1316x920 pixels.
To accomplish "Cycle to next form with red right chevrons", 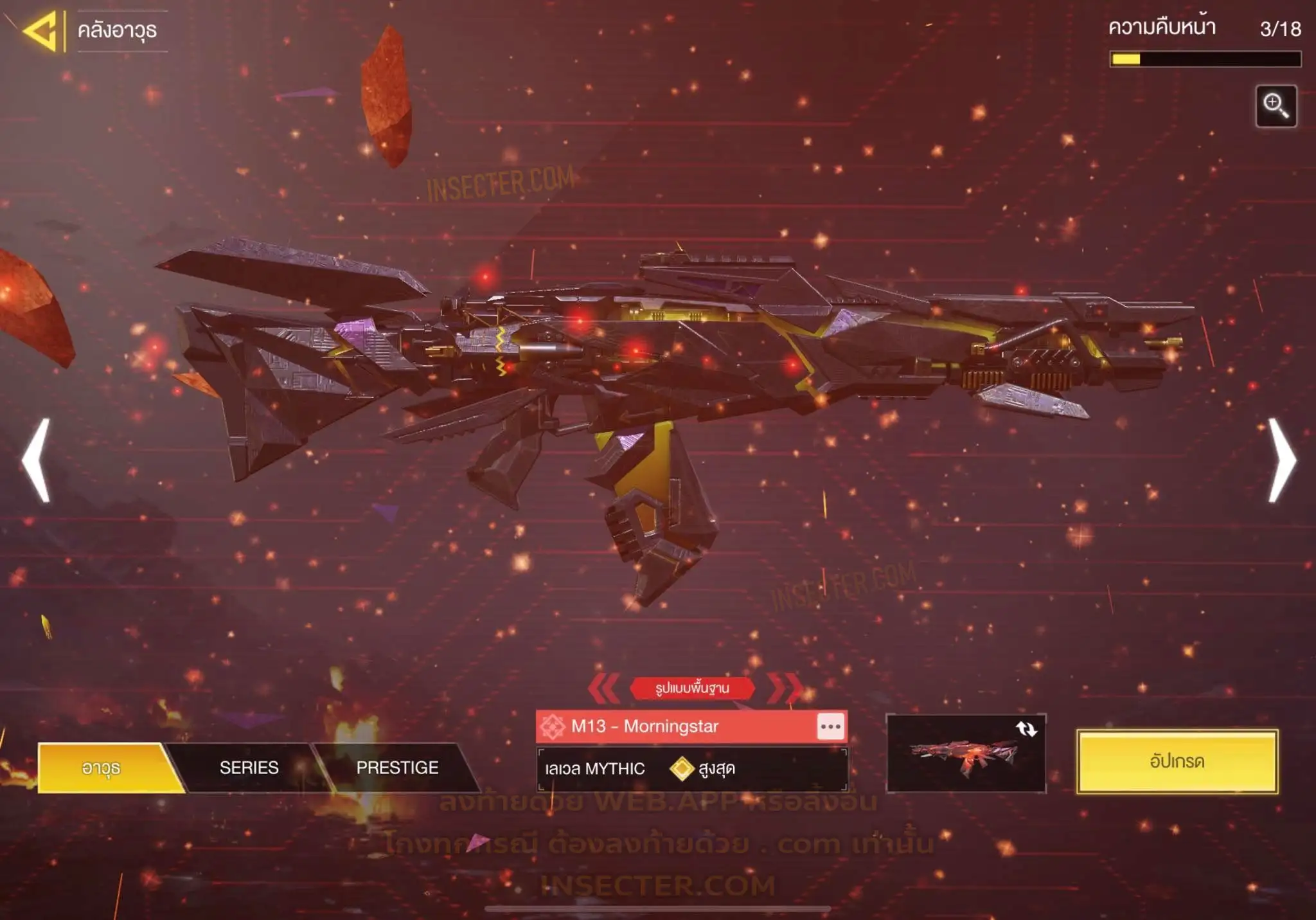I will [x=785, y=688].
